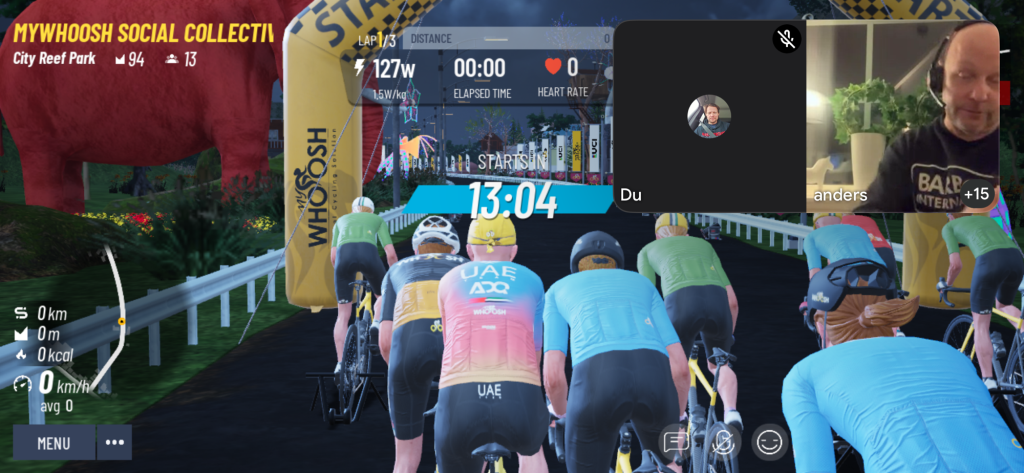
Task: Select the 'Du' video call tile
Action: (709, 115)
